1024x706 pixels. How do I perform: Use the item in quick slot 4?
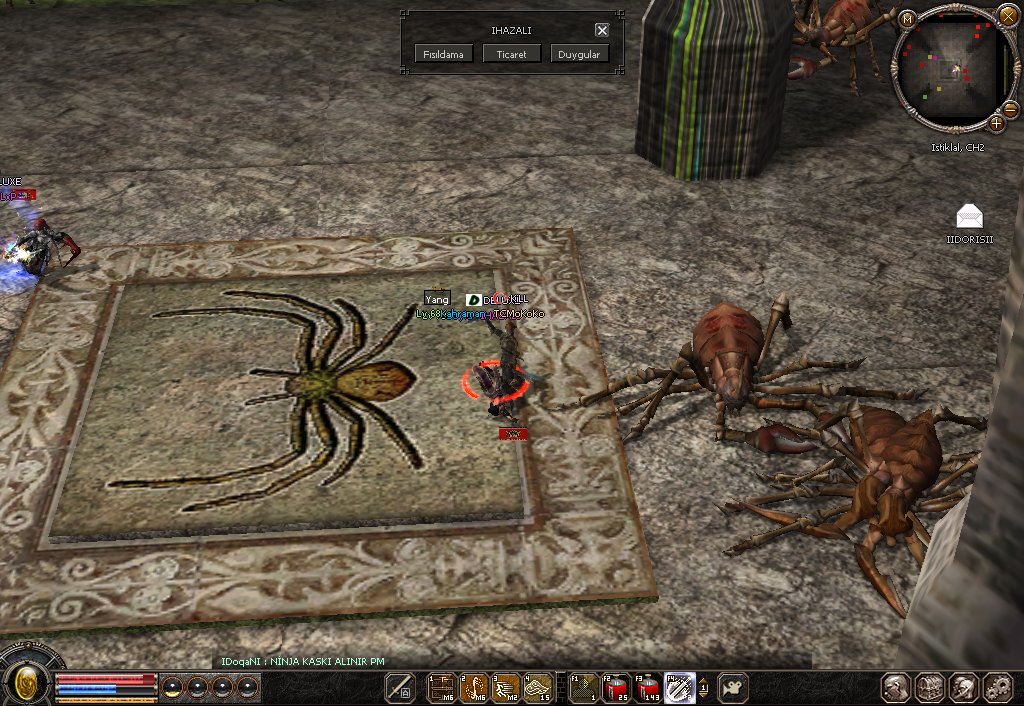tap(538, 687)
